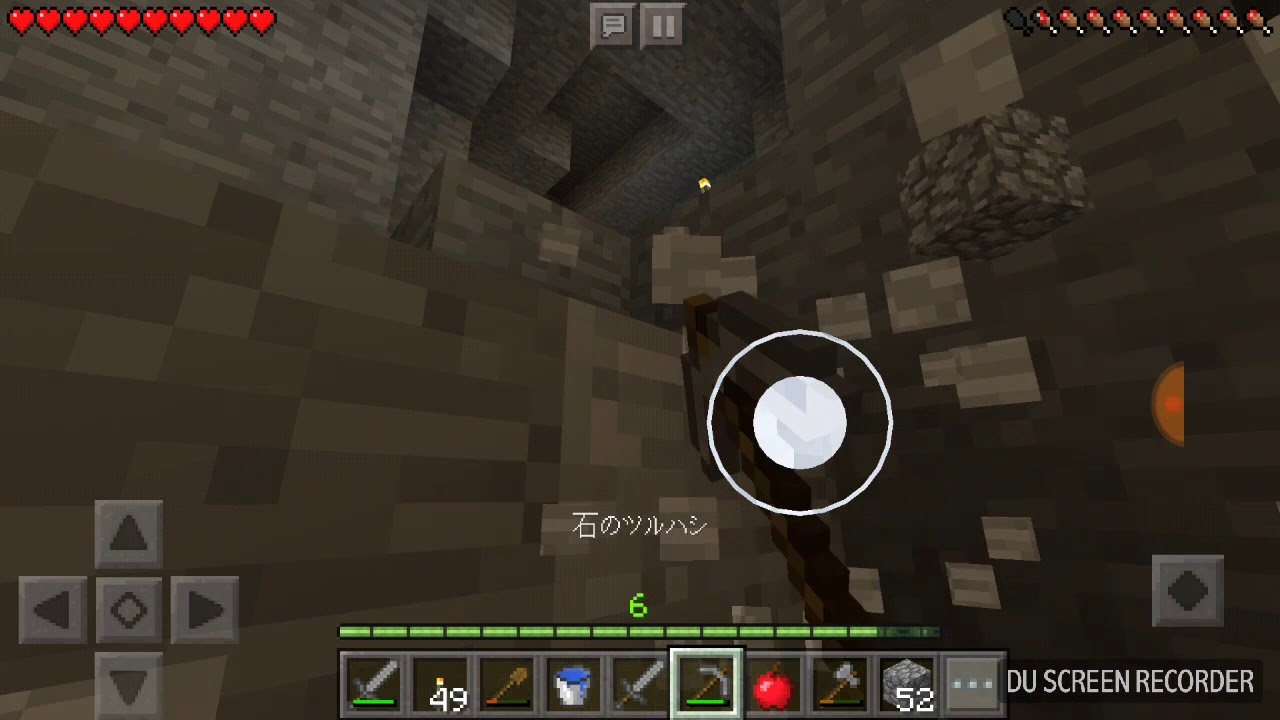This screenshot has height=720, width=1280.
Task: Tap the green experience bar
Action: point(639,631)
